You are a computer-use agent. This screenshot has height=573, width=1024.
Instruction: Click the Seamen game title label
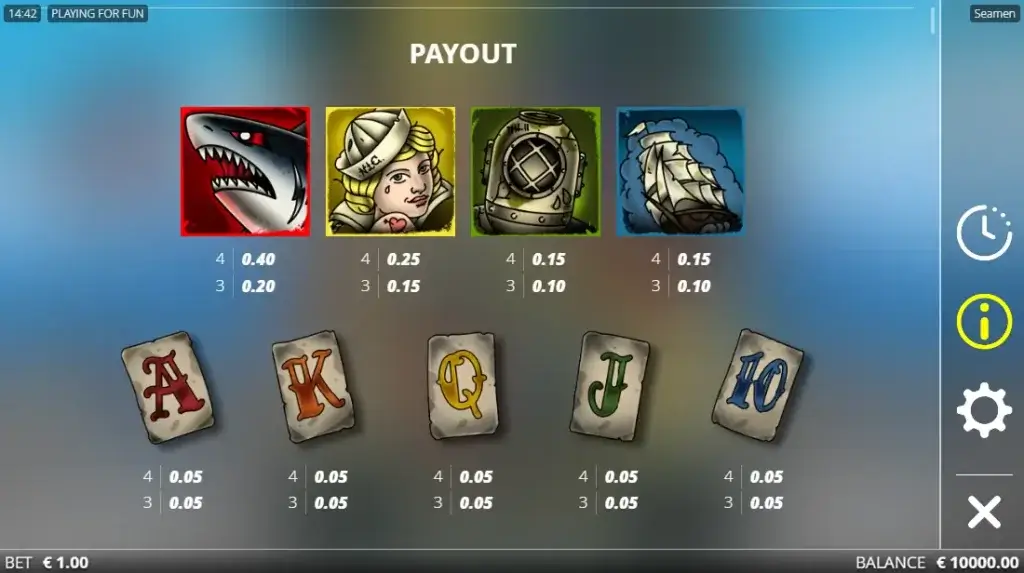(994, 14)
